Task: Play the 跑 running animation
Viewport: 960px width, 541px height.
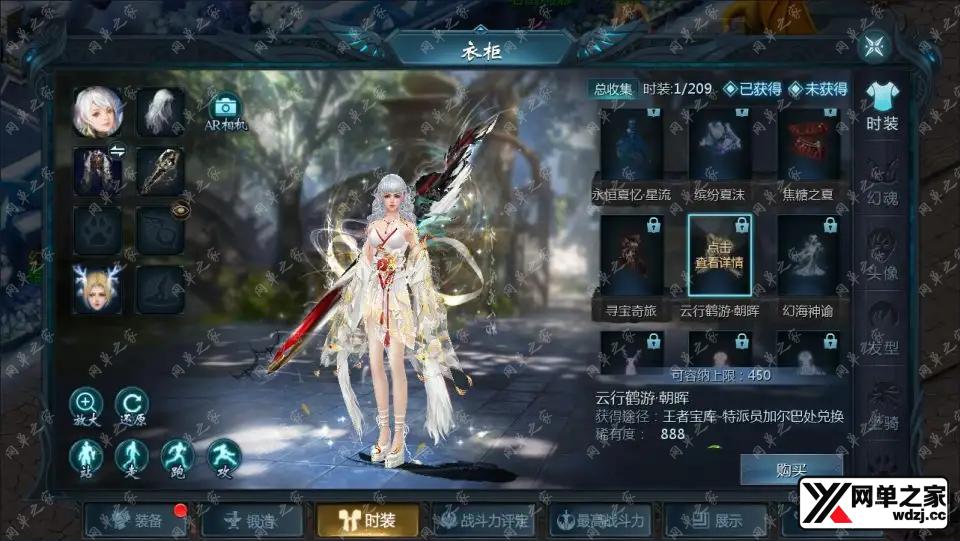Action: 178,458
